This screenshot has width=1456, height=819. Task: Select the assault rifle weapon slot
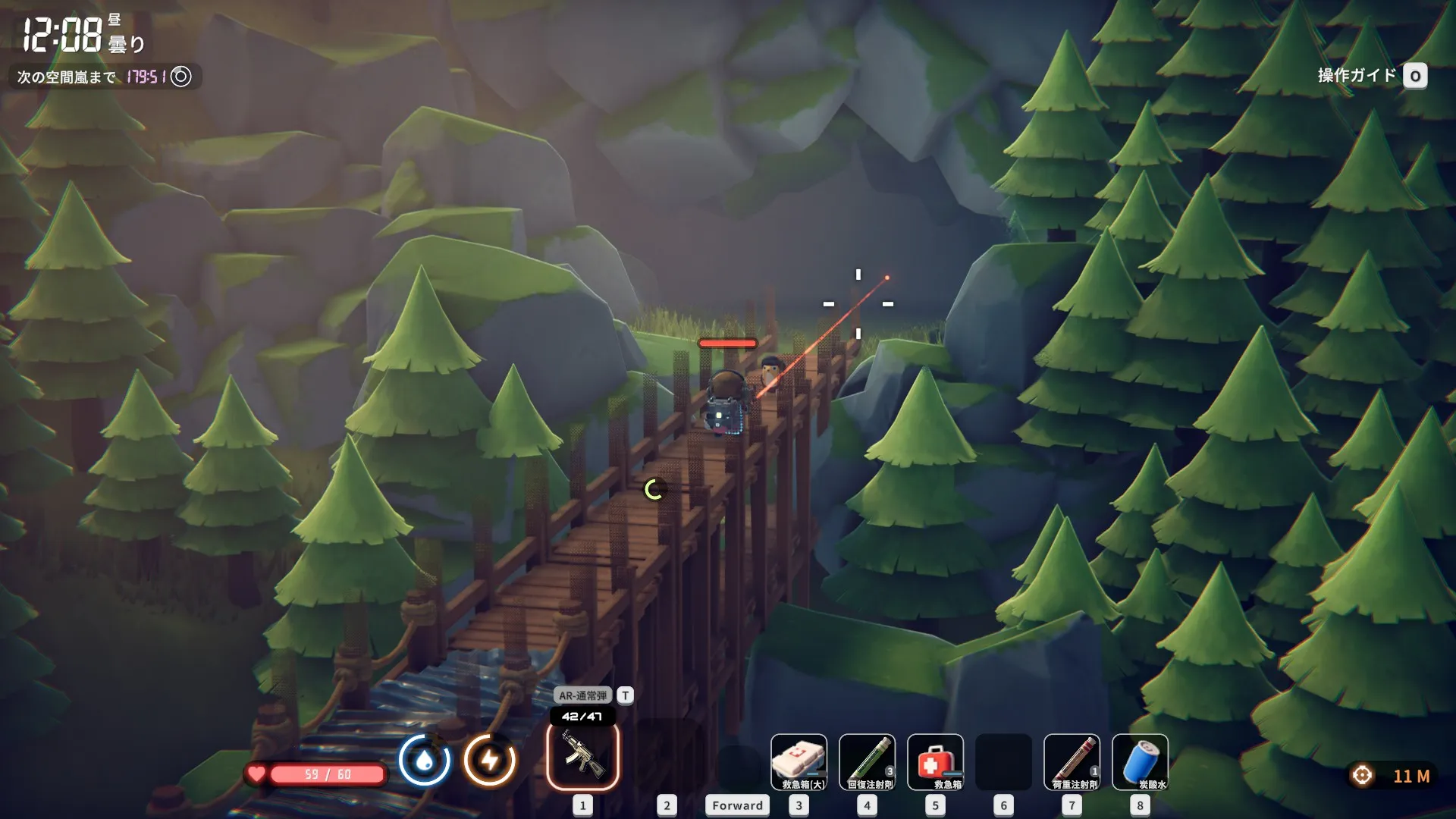pos(582,756)
